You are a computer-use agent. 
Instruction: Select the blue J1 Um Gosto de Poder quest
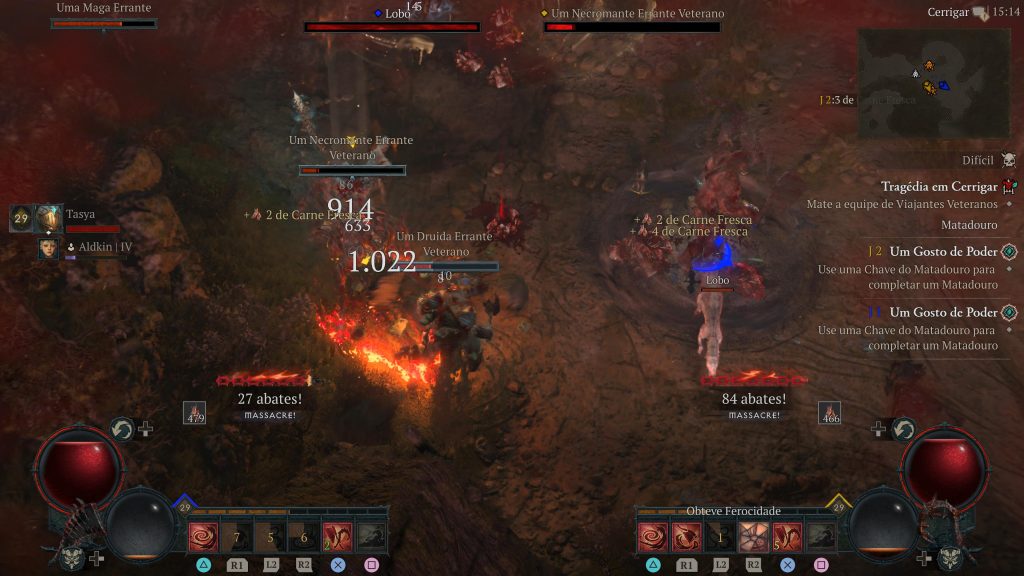(943, 312)
